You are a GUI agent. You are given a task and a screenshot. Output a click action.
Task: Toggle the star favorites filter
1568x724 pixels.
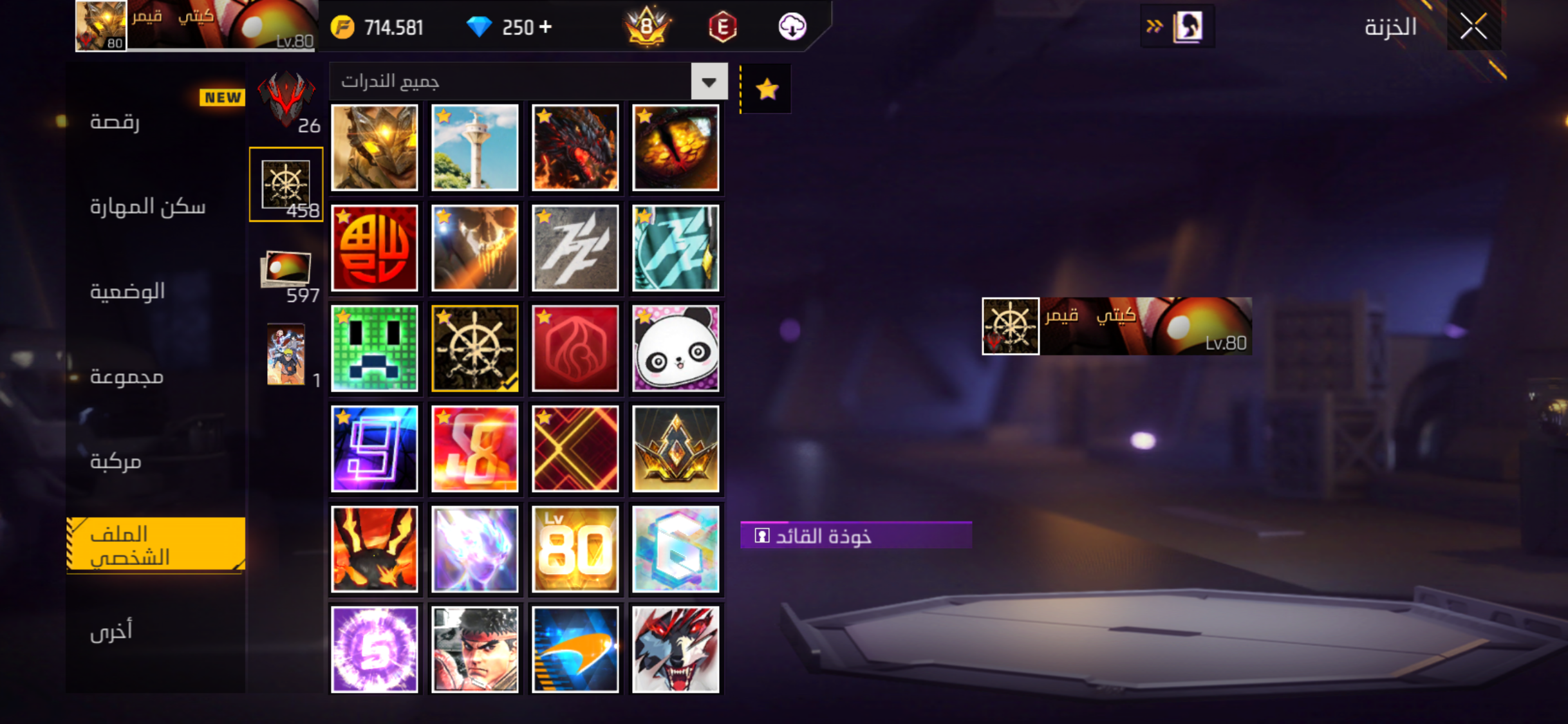[x=767, y=89]
